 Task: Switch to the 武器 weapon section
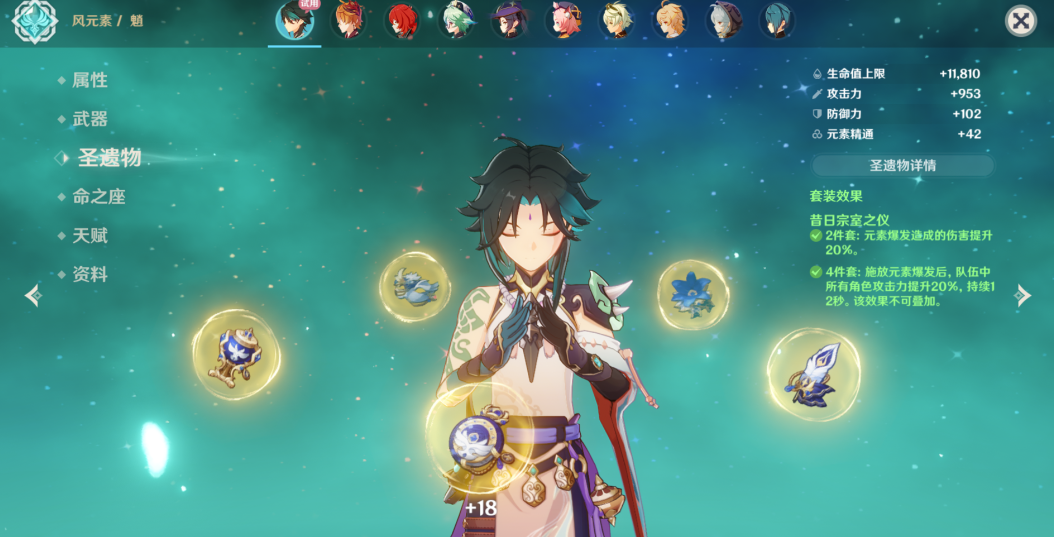coord(89,119)
